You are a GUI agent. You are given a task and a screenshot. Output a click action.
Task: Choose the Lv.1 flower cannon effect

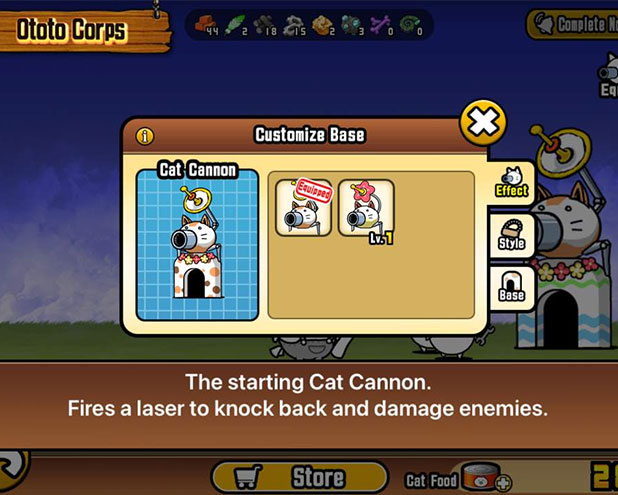pyautogui.click(x=366, y=209)
